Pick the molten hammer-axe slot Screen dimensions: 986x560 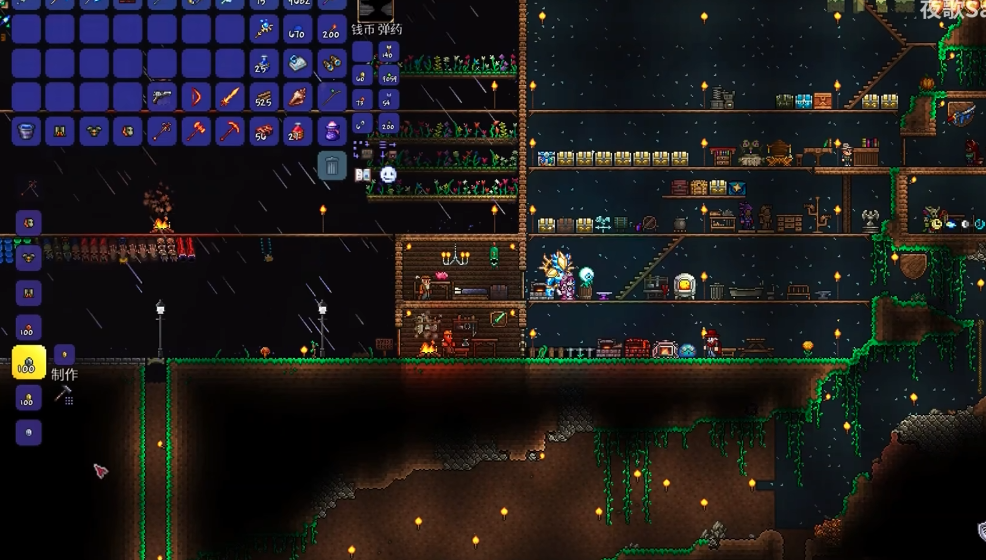click(x=196, y=131)
